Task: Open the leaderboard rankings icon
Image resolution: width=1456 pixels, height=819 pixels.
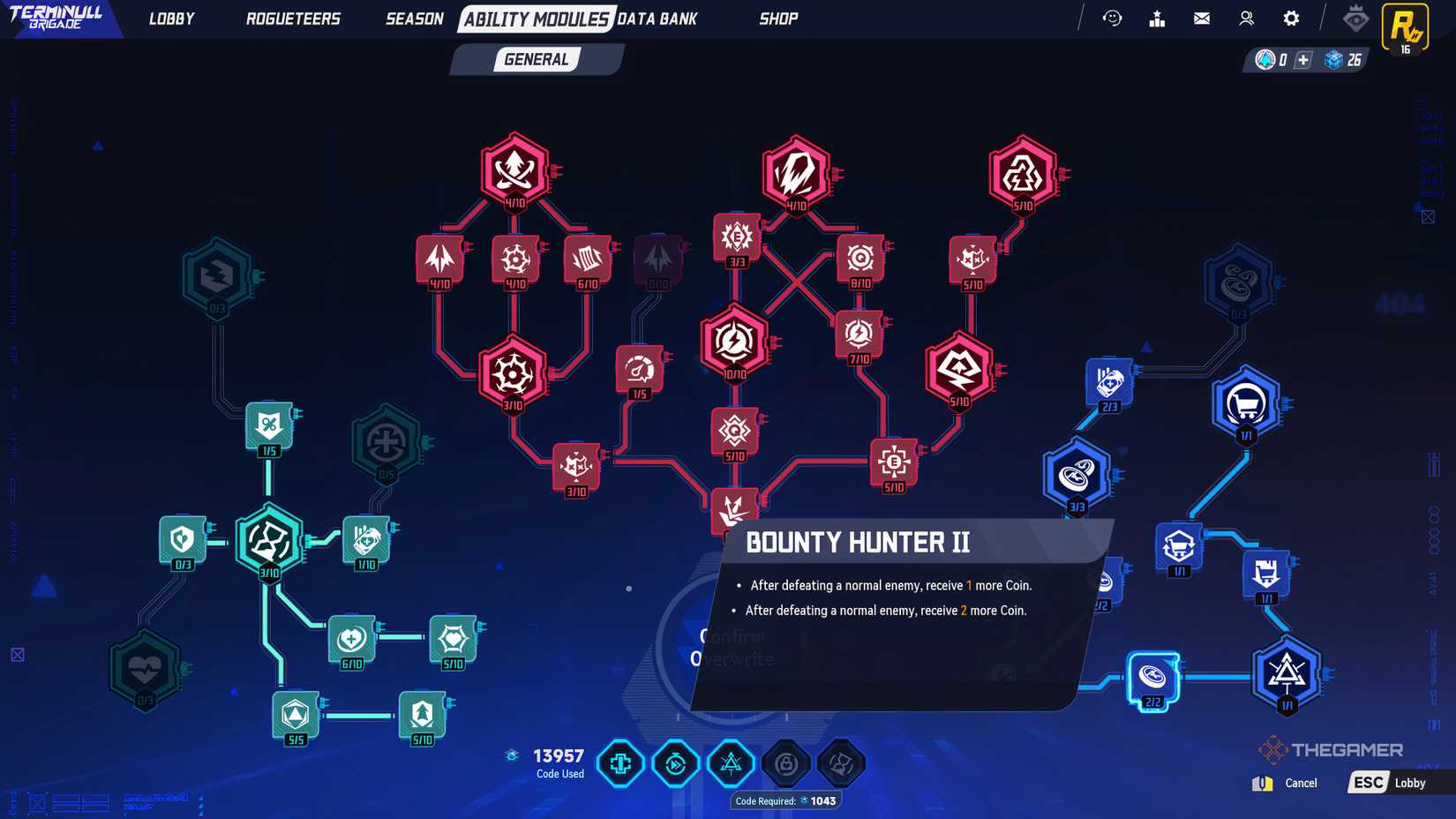Action: [1157, 18]
